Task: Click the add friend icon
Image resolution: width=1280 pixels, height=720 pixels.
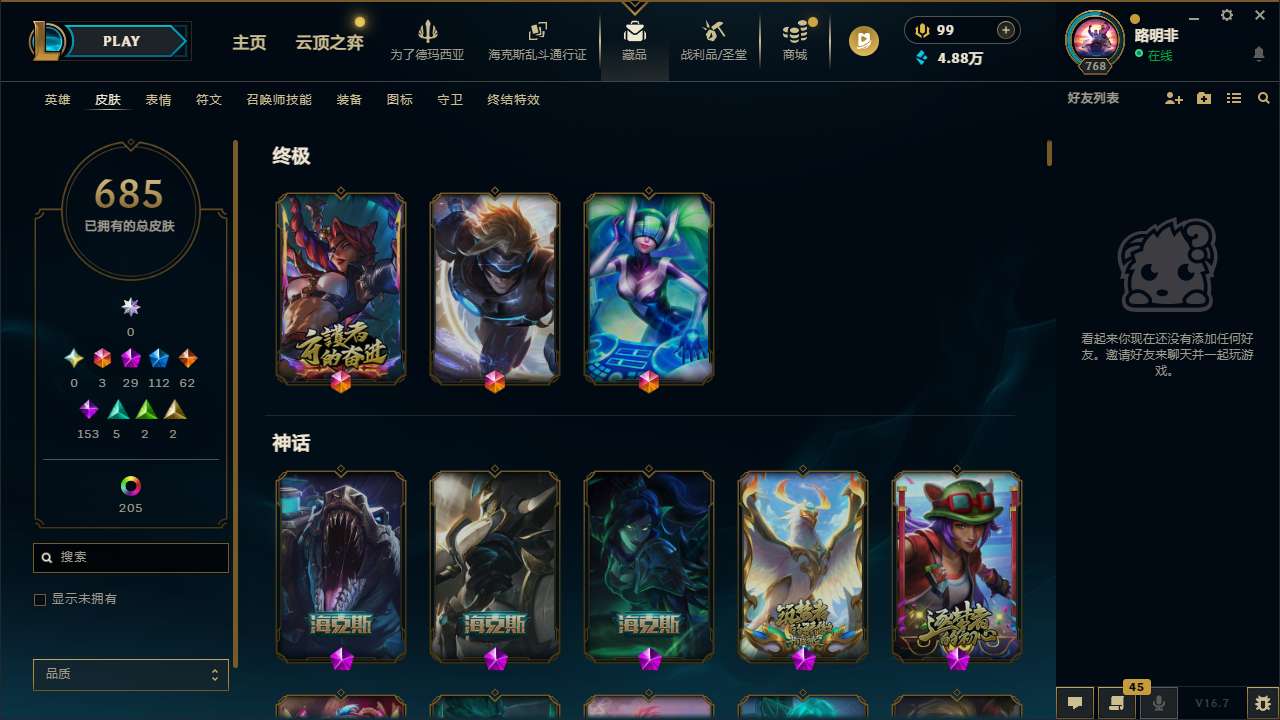Action: (1173, 98)
